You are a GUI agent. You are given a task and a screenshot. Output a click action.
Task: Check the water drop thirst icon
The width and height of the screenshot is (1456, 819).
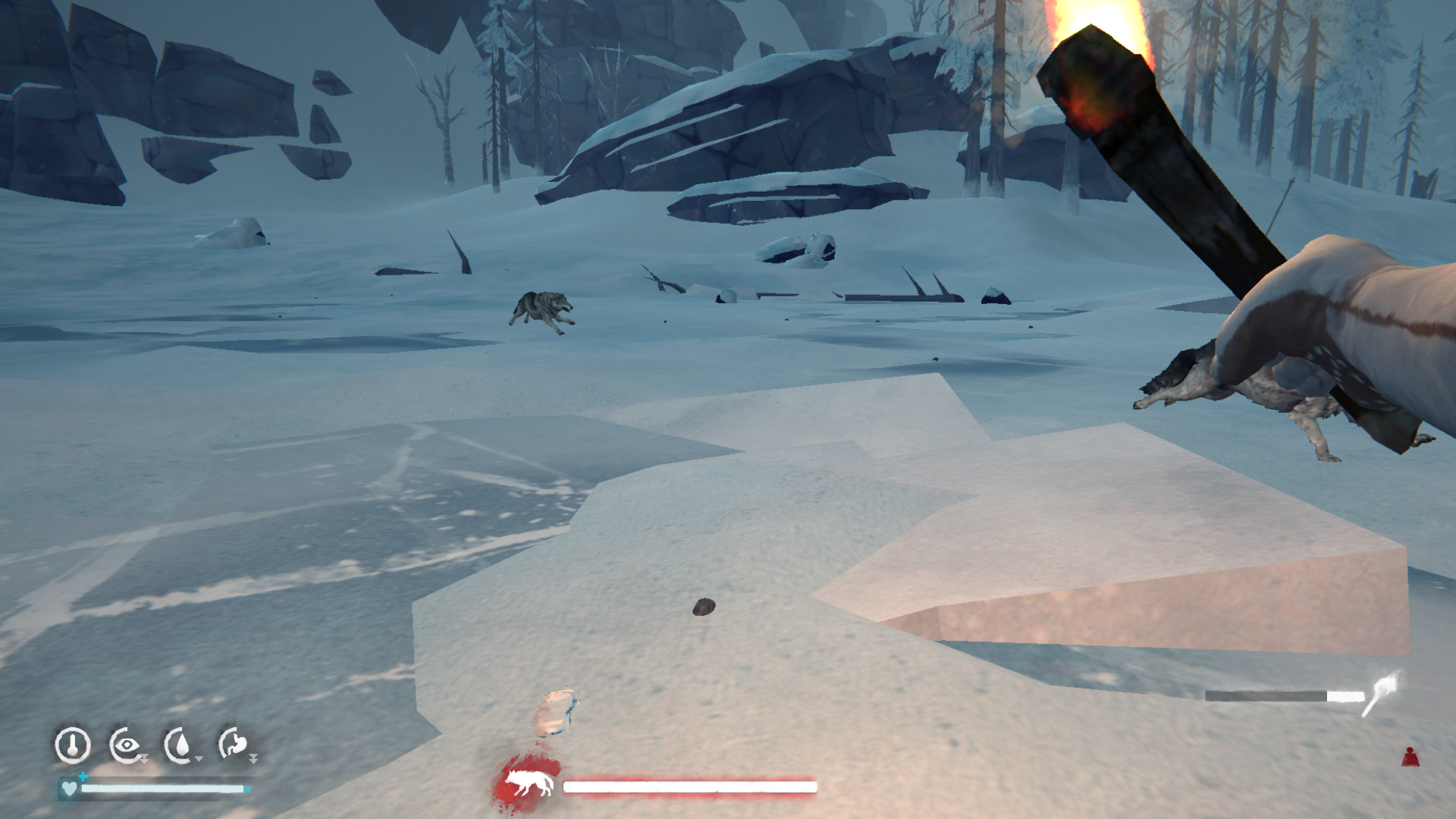click(x=180, y=745)
